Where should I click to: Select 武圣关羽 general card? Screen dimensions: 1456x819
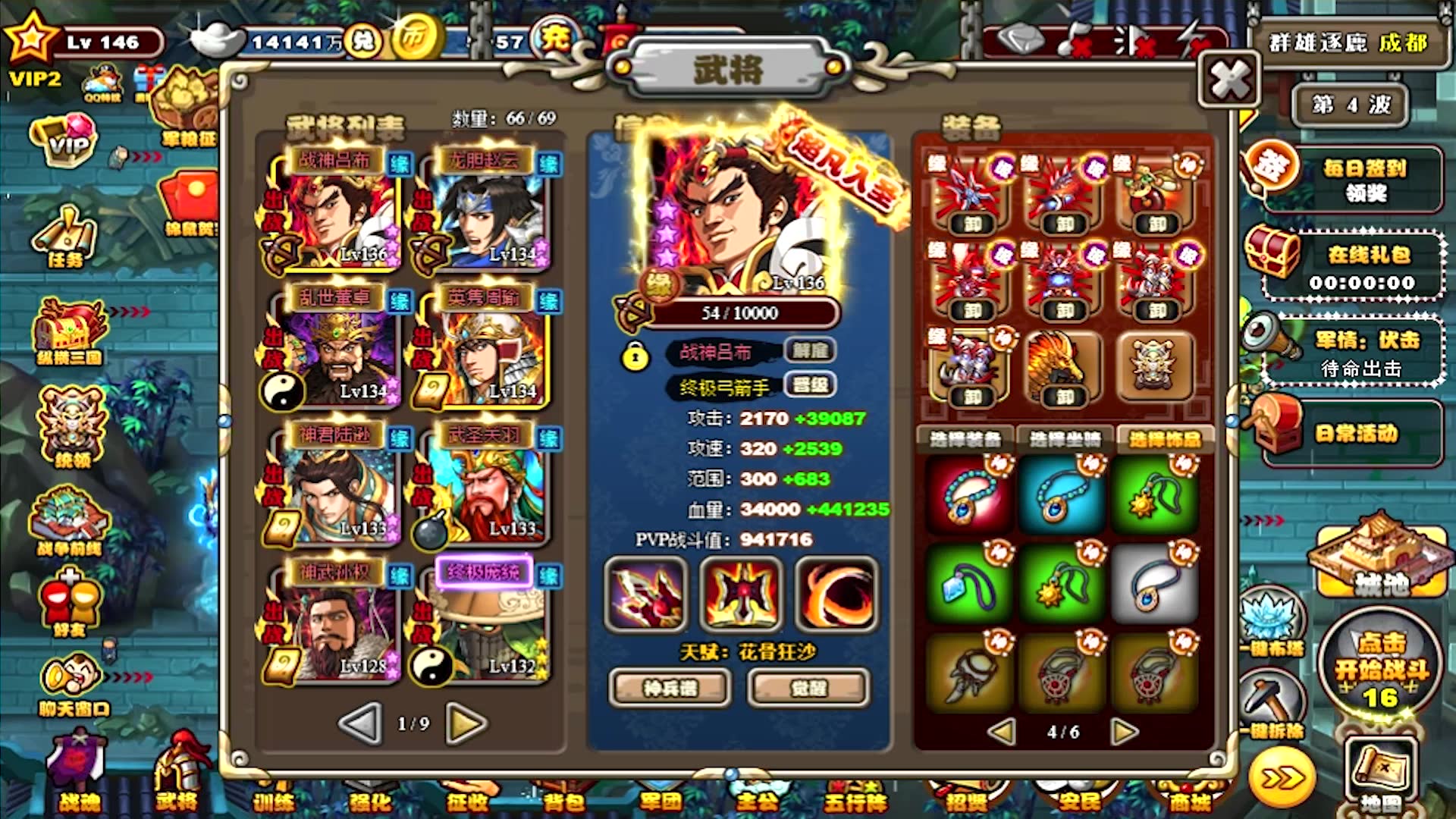pyautogui.click(x=482, y=485)
